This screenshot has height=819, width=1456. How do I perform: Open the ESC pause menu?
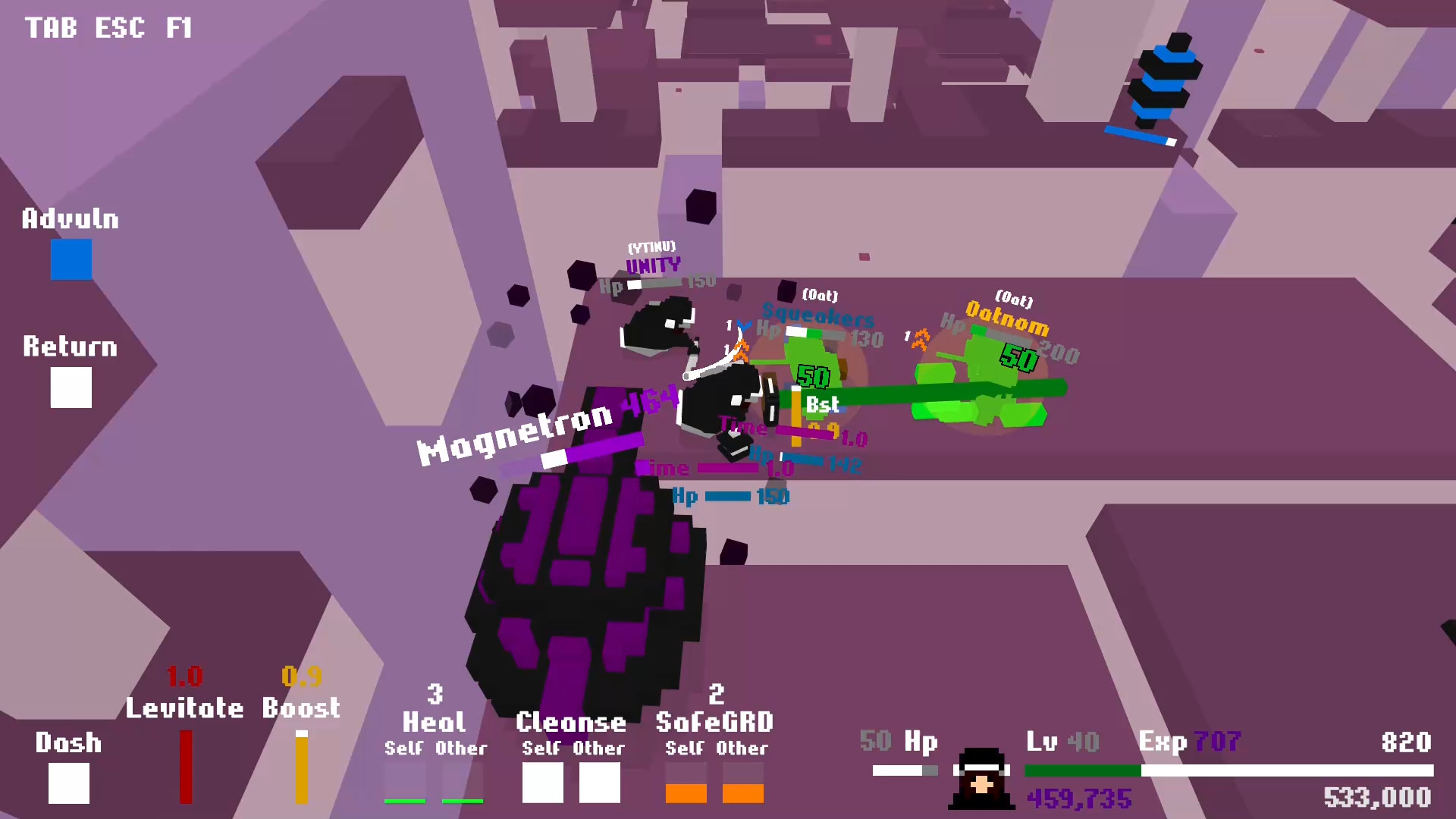click(x=118, y=29)
